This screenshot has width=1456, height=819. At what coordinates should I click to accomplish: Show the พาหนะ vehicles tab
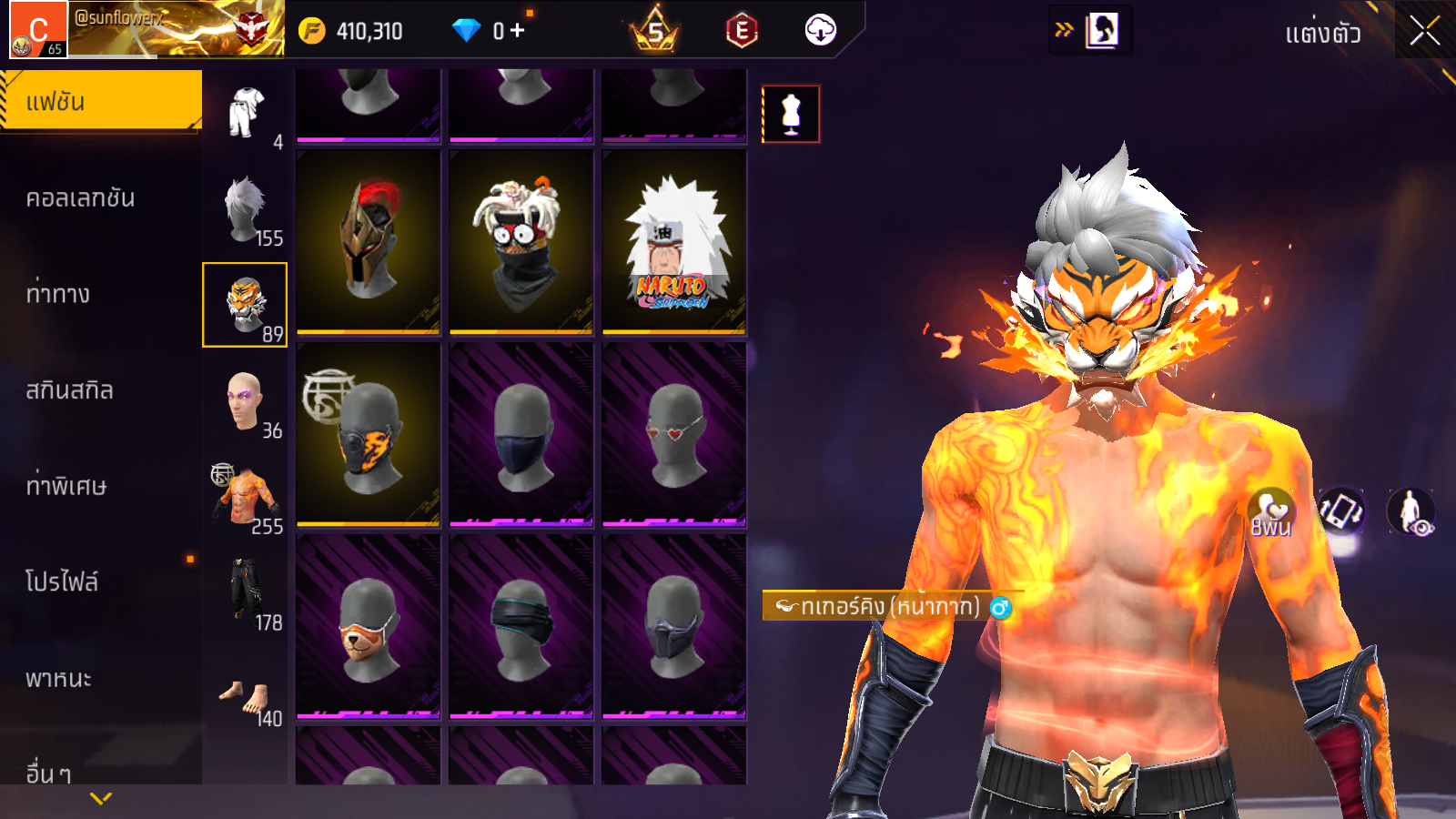[59, 679]
